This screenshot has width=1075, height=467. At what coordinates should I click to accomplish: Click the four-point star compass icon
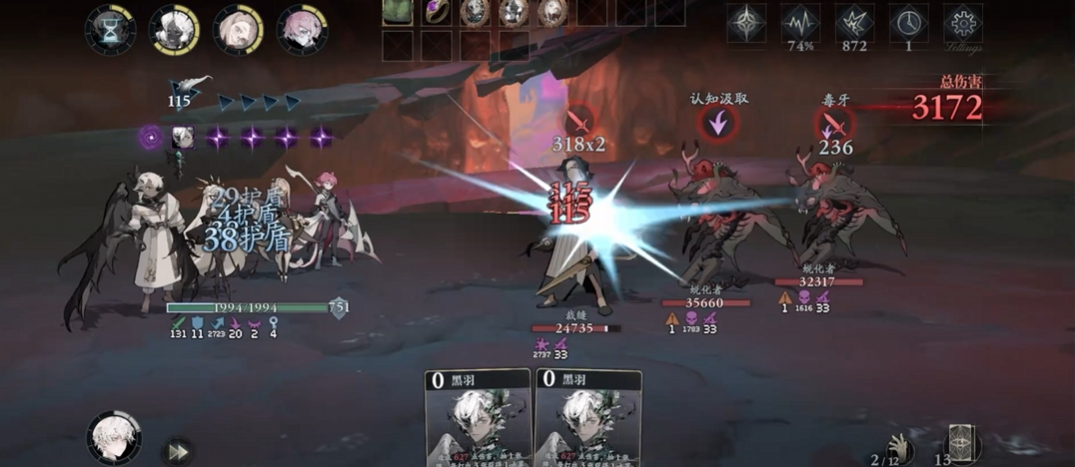[x=746, y=23]
